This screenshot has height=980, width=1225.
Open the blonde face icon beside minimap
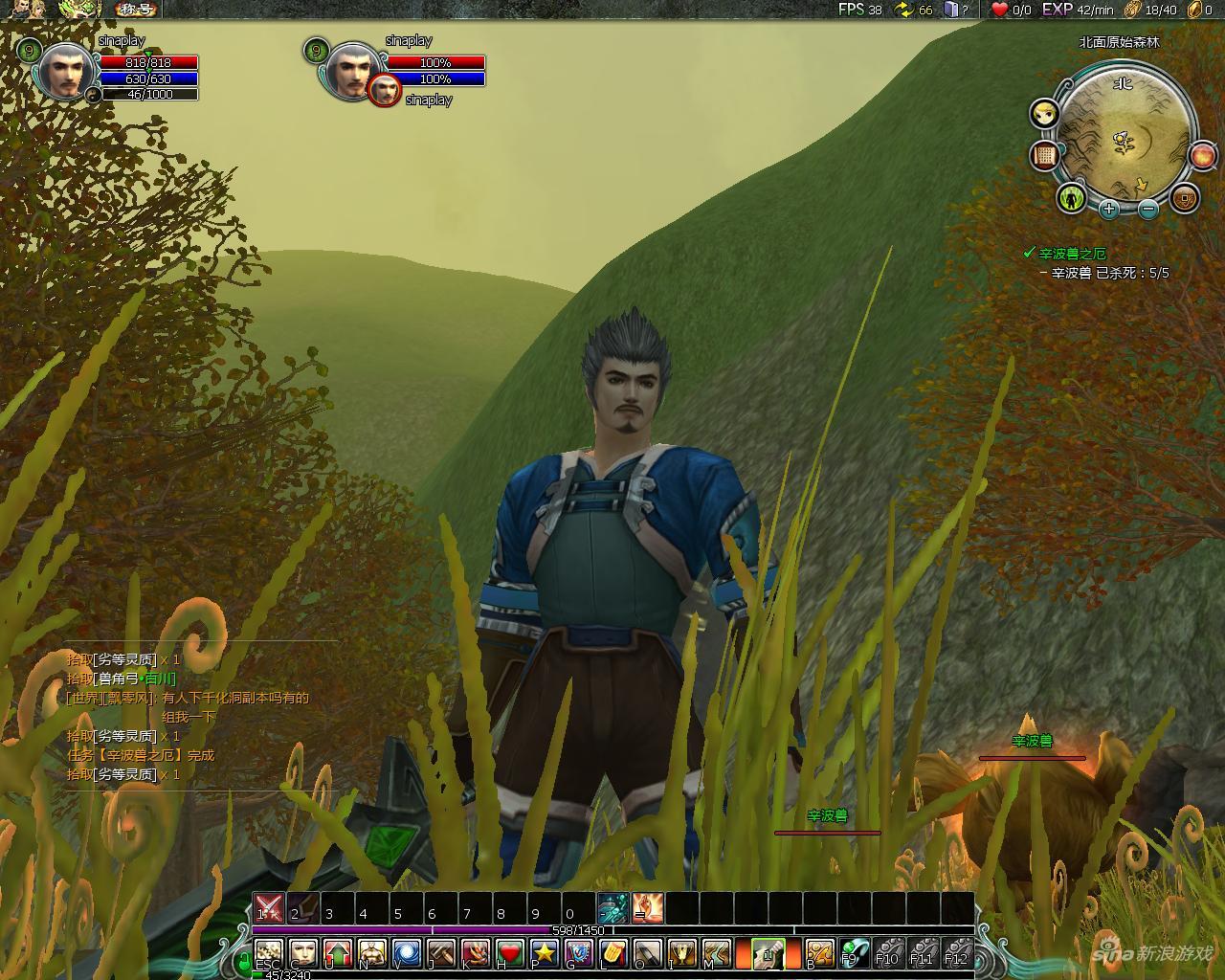[1044, 115]
